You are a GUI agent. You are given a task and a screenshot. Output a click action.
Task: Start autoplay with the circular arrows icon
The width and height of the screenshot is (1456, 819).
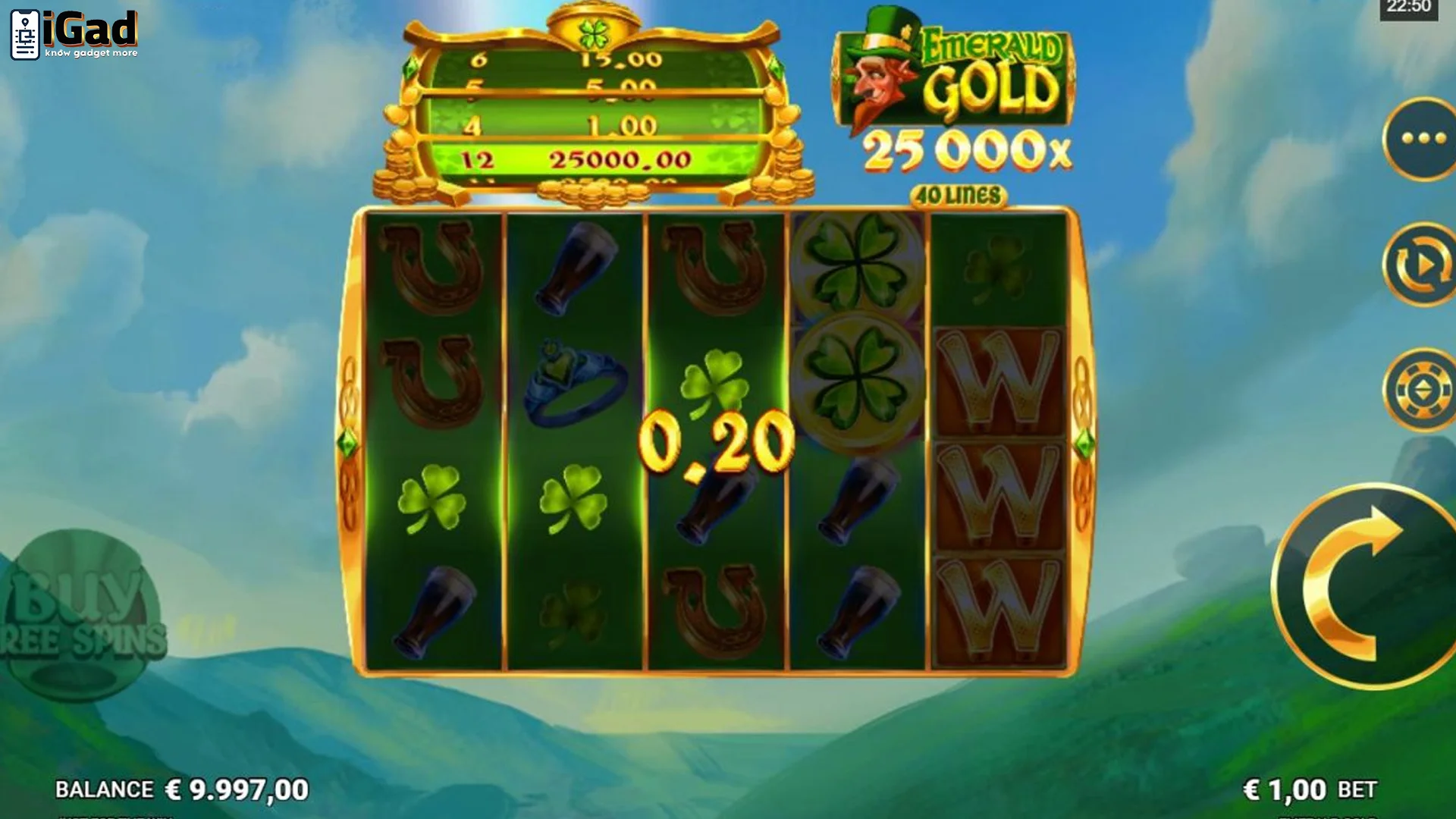point(1421,258)
